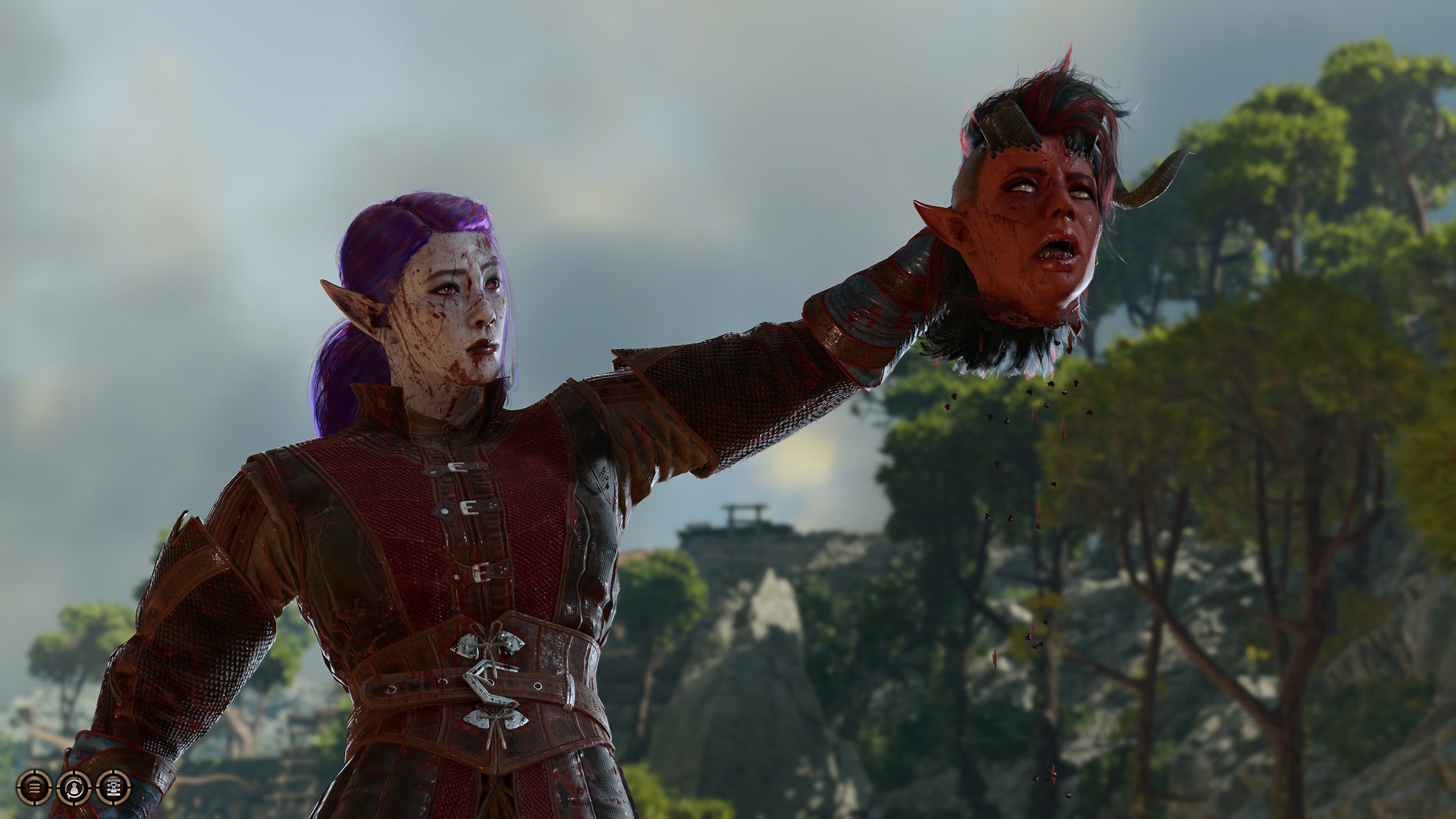Open the three-line menu button
1456x819 pixels.
coord(35,787)
